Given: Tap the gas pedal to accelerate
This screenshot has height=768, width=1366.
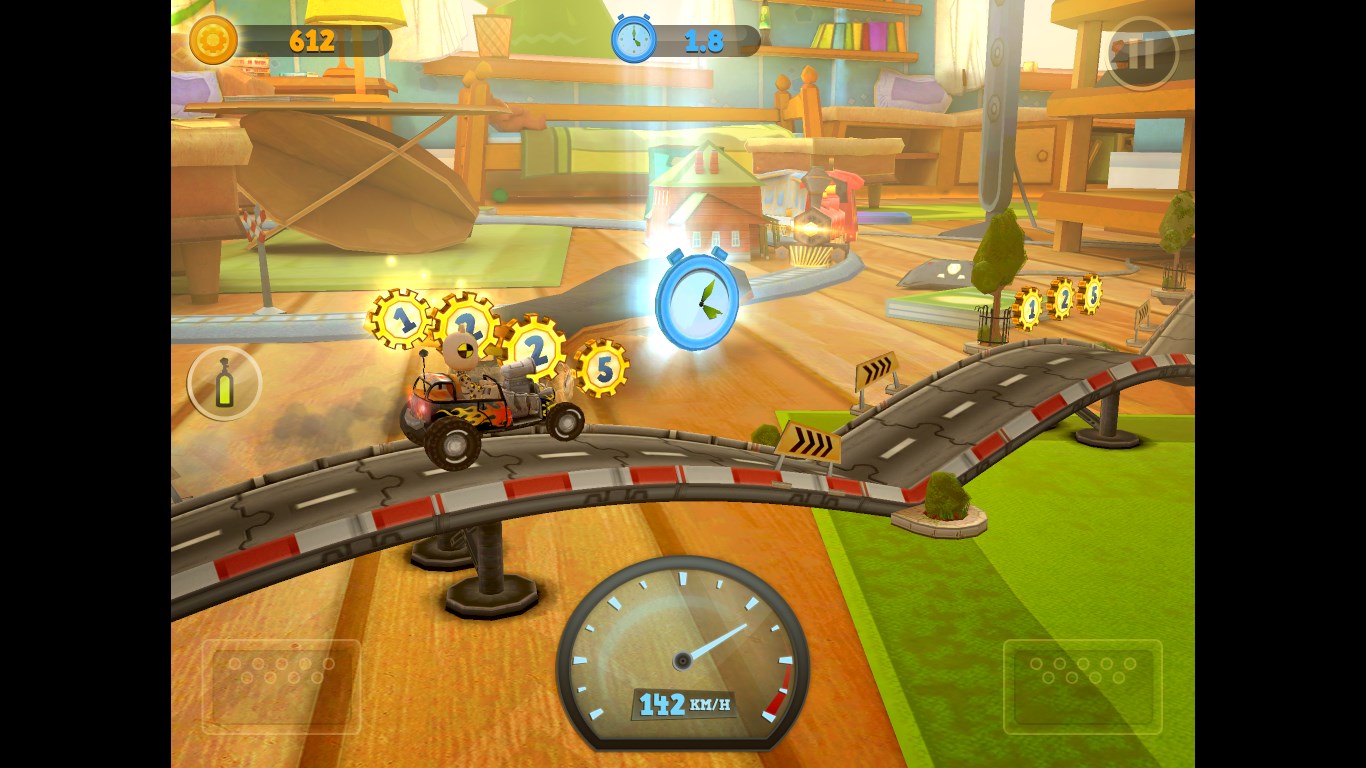Looking at the screenshot, I should click(x=1082, y=686).
